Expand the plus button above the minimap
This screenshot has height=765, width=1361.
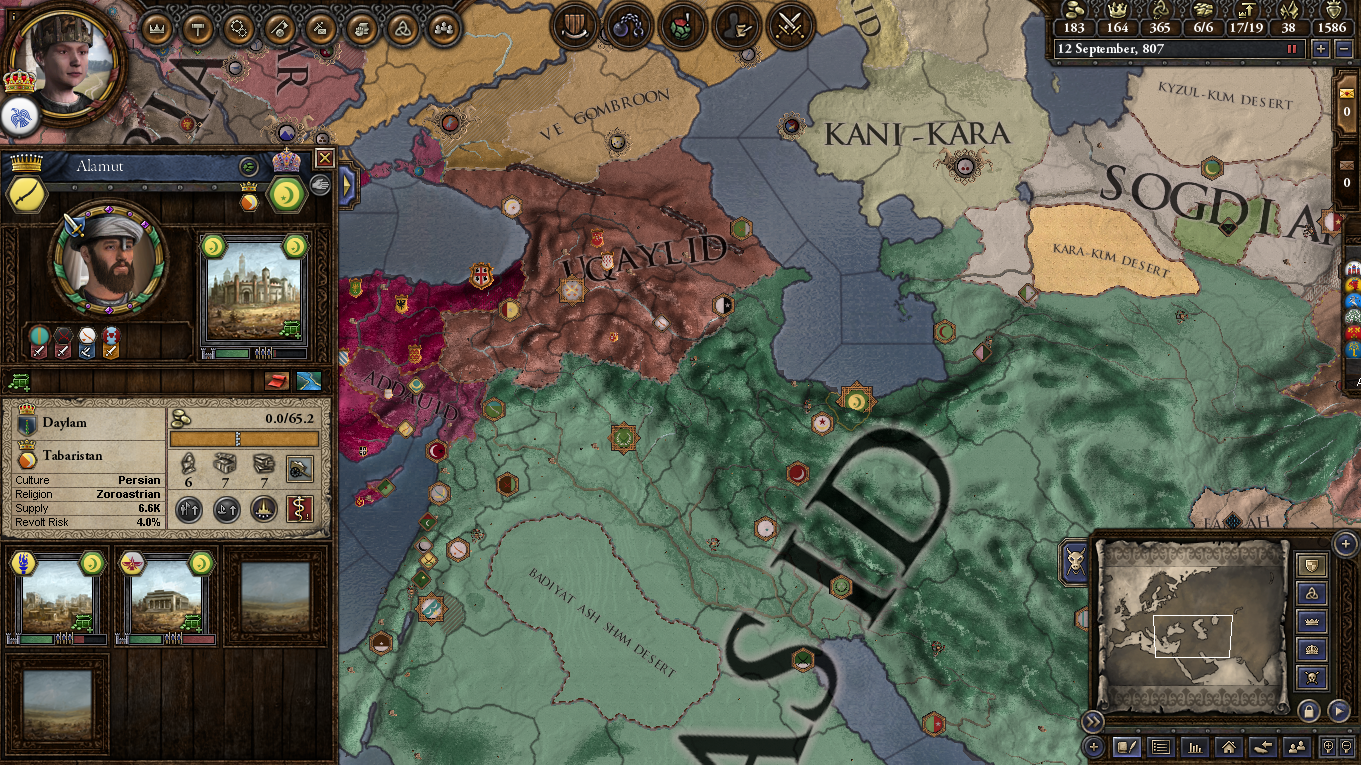pos(1344,544)
